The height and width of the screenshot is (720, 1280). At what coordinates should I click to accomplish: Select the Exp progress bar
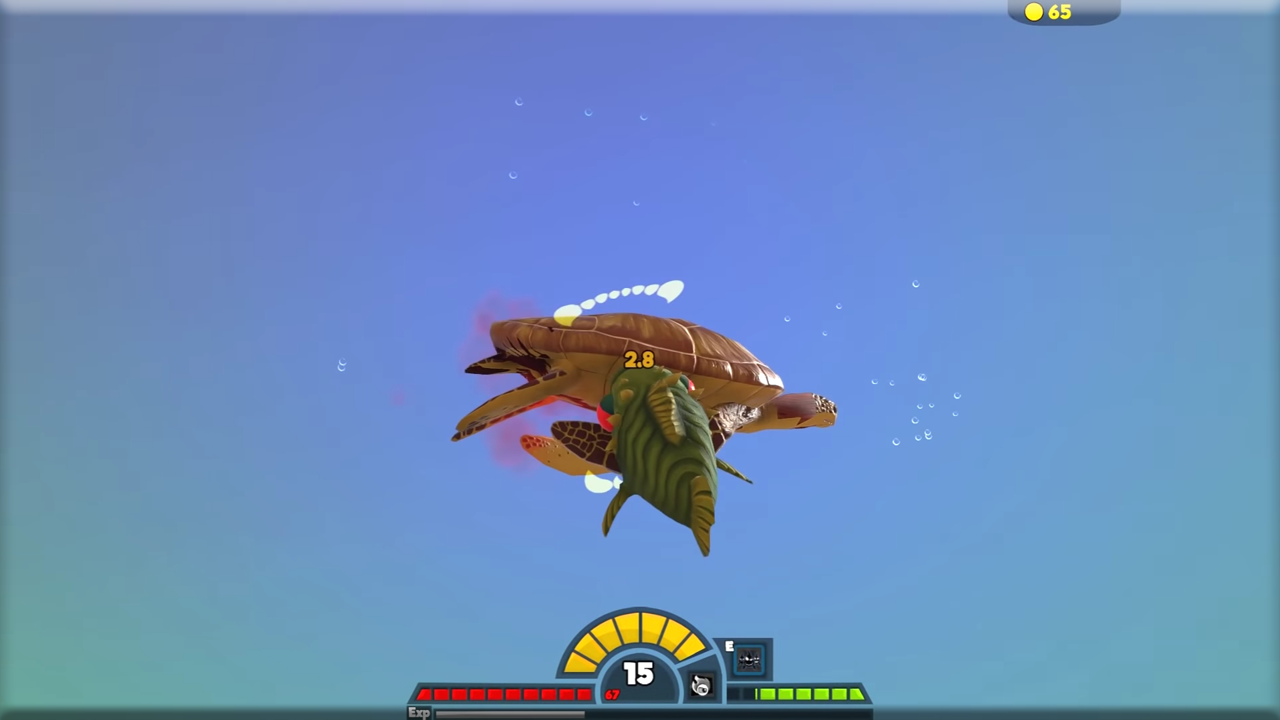tap(510, 712)
